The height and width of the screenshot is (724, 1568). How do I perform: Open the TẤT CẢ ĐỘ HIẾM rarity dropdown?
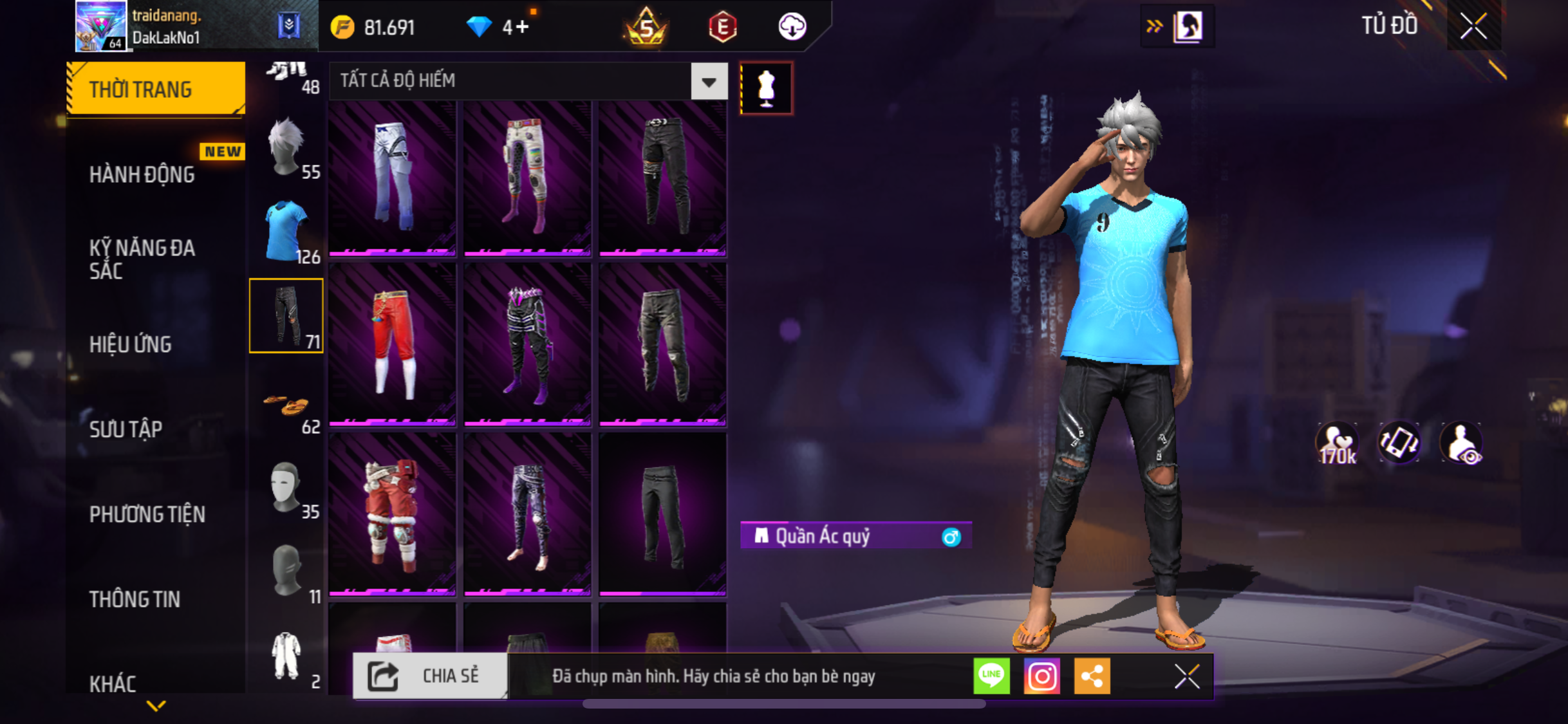pyautogui.click(x=709, y=81)
